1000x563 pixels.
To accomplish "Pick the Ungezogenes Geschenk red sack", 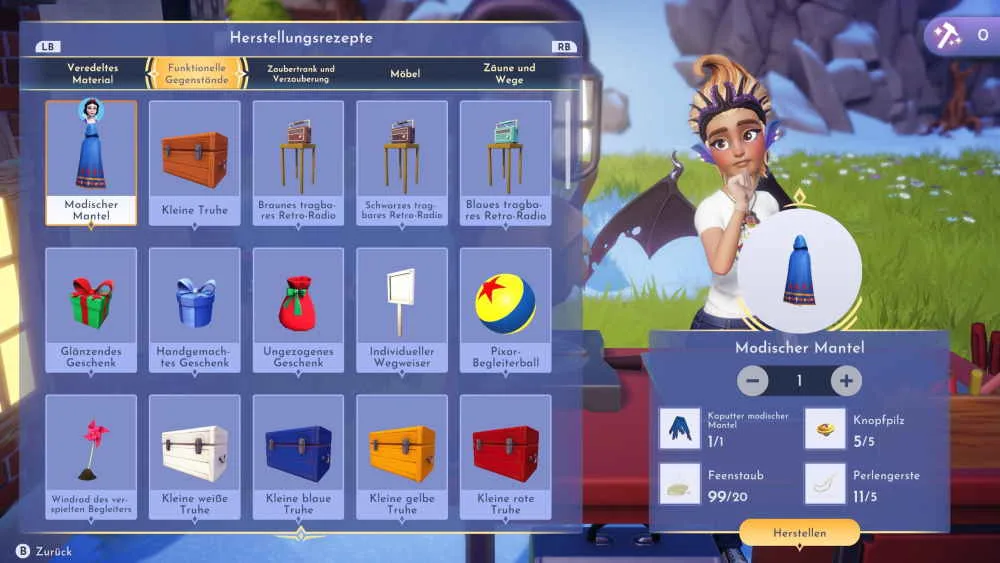I will [298, 309].
